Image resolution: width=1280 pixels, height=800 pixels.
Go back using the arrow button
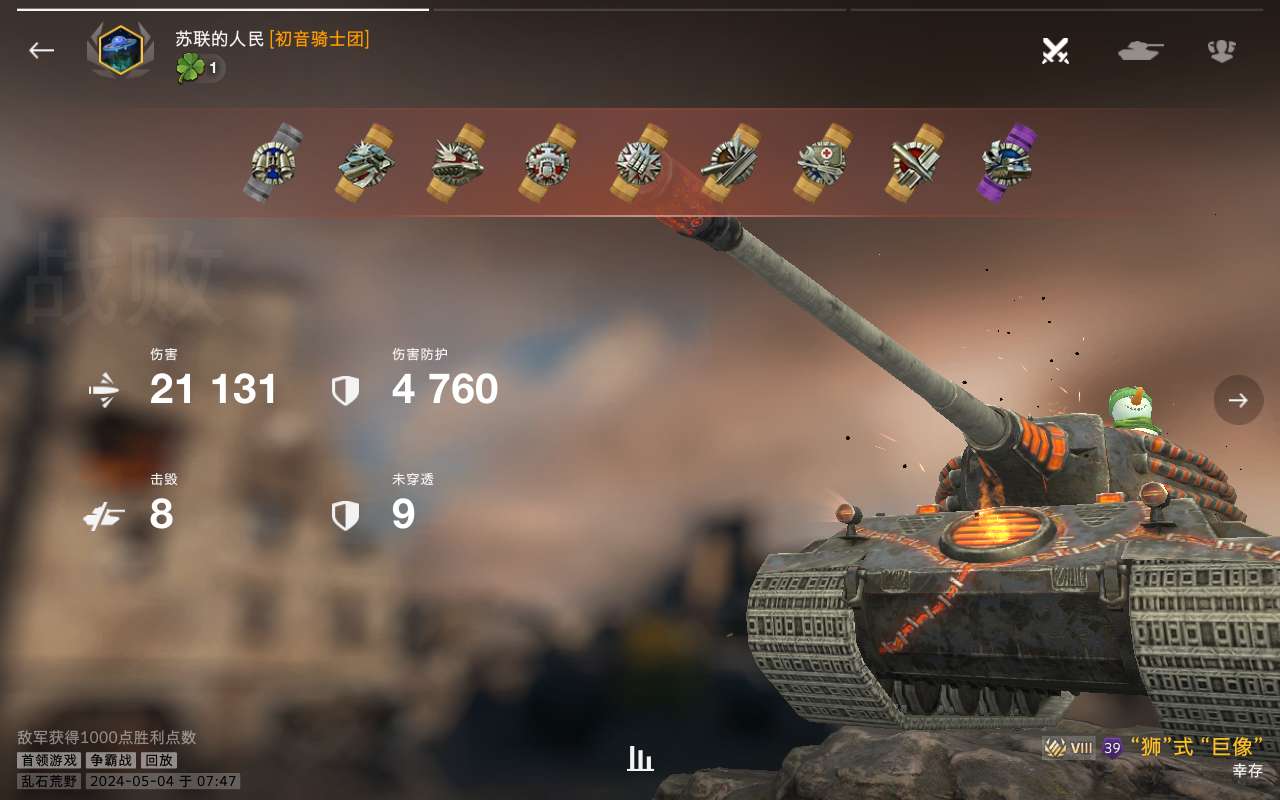[41, 50]
